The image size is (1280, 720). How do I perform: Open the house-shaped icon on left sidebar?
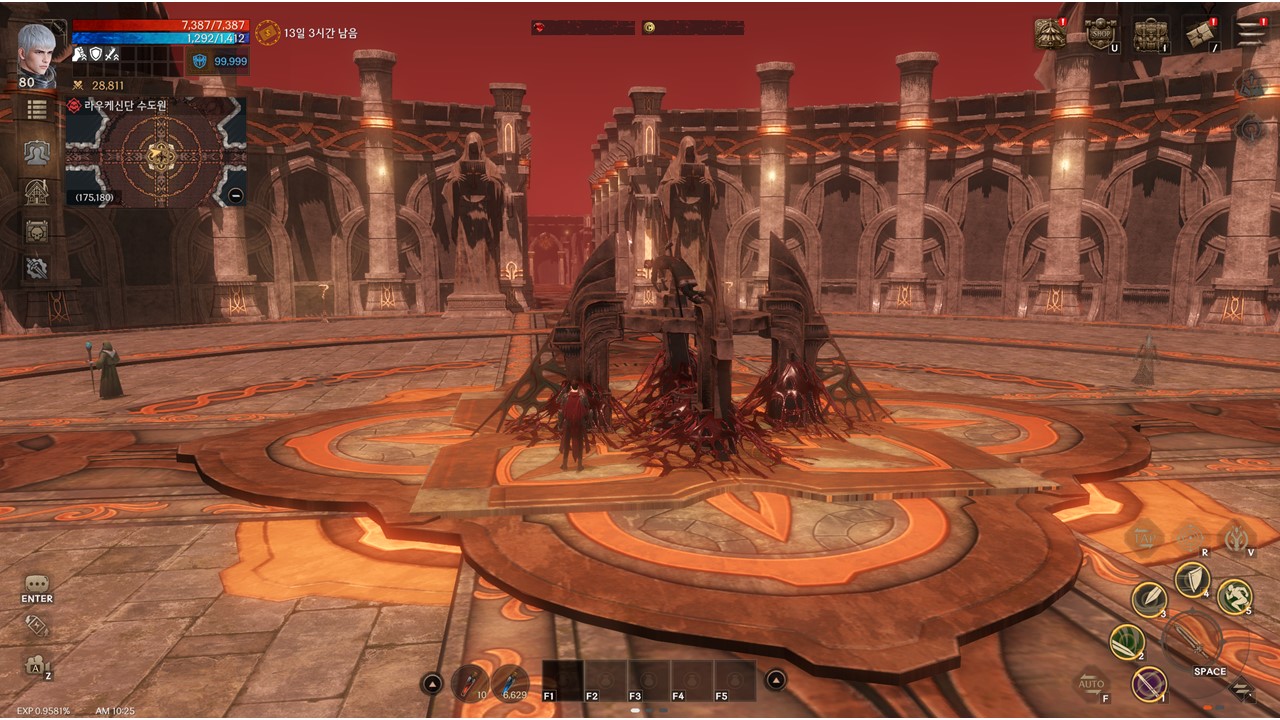tap(37, 191)
